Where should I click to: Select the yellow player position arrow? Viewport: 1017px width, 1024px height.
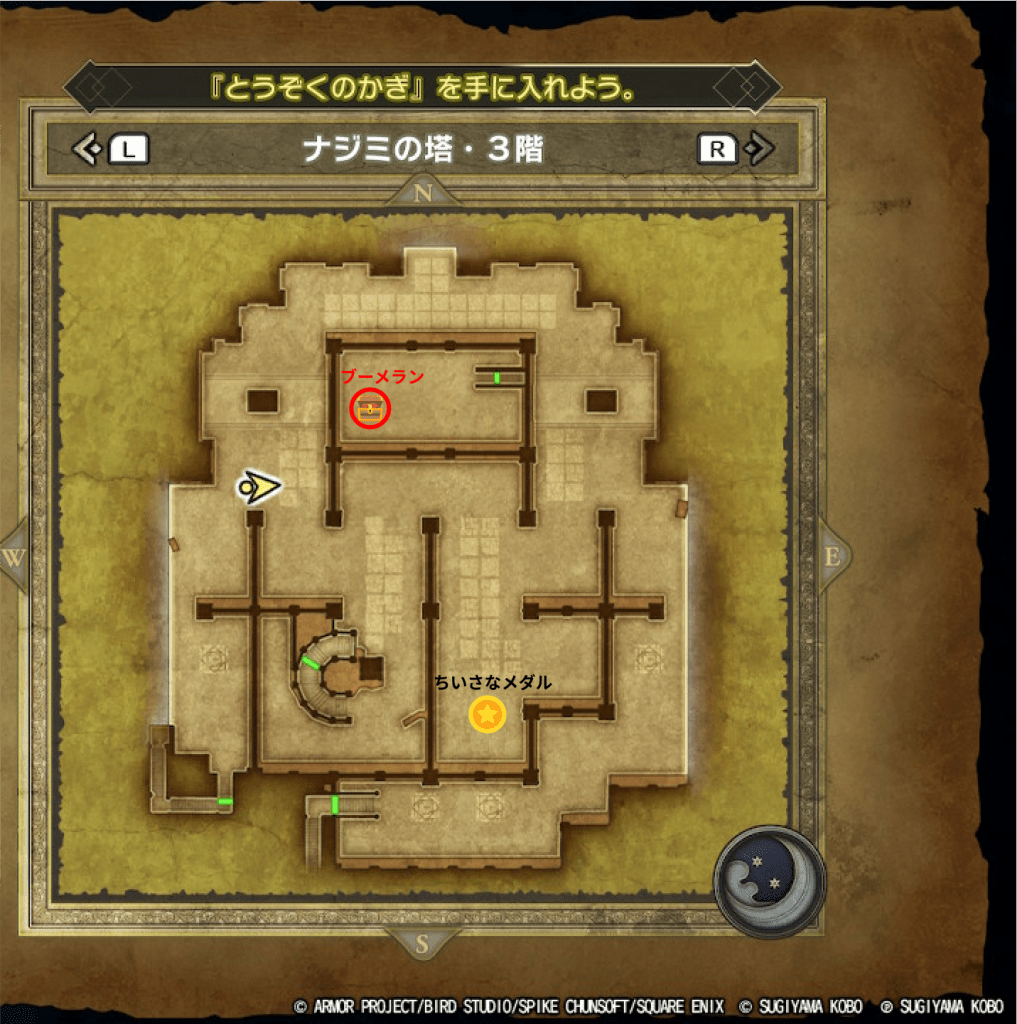(x=259, y=487)
